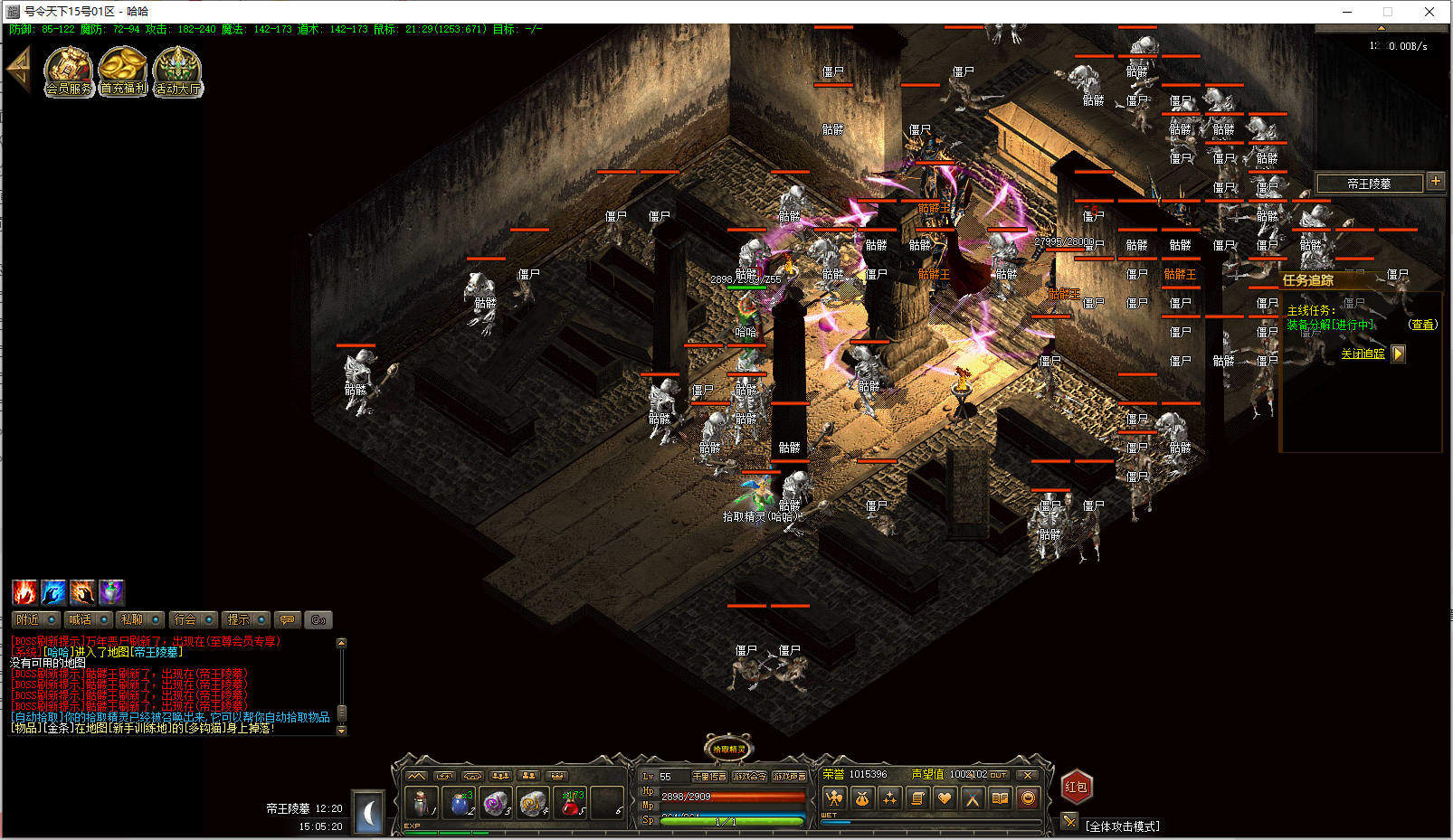Expand the 帝王陵墓 map with plus button
The image size is (1453, 840).
(1436, 181)
